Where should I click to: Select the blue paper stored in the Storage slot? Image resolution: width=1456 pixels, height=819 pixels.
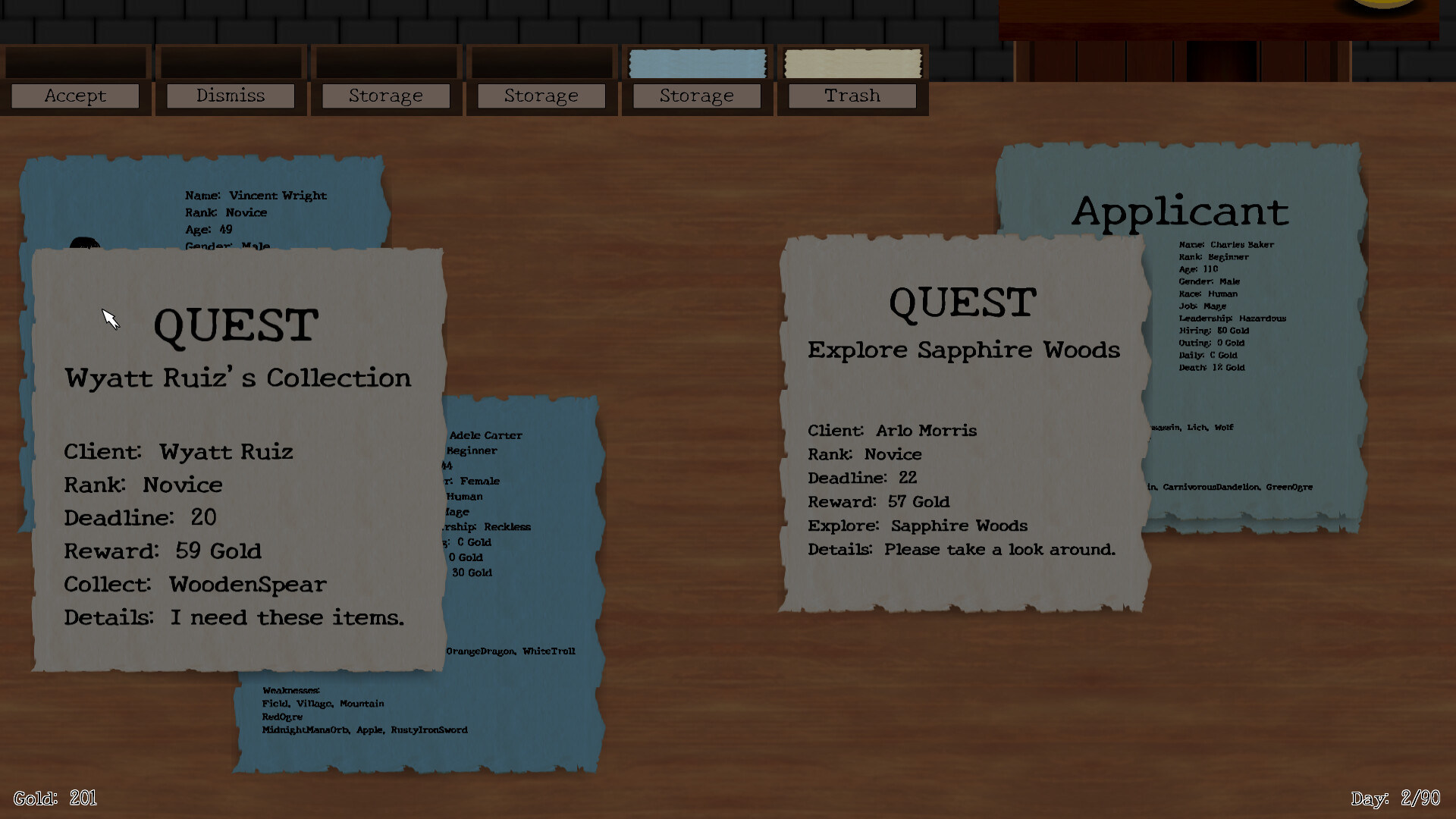click(696, 64)
